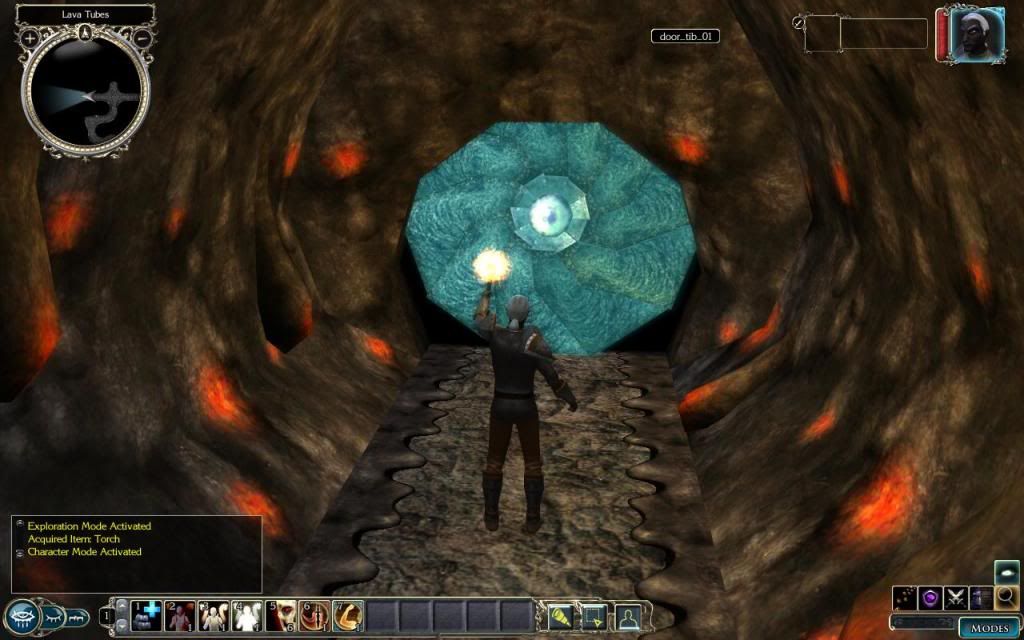Zoom in the minimap with the plus button
1024x640 pixels.
click(x=30, y=38)
